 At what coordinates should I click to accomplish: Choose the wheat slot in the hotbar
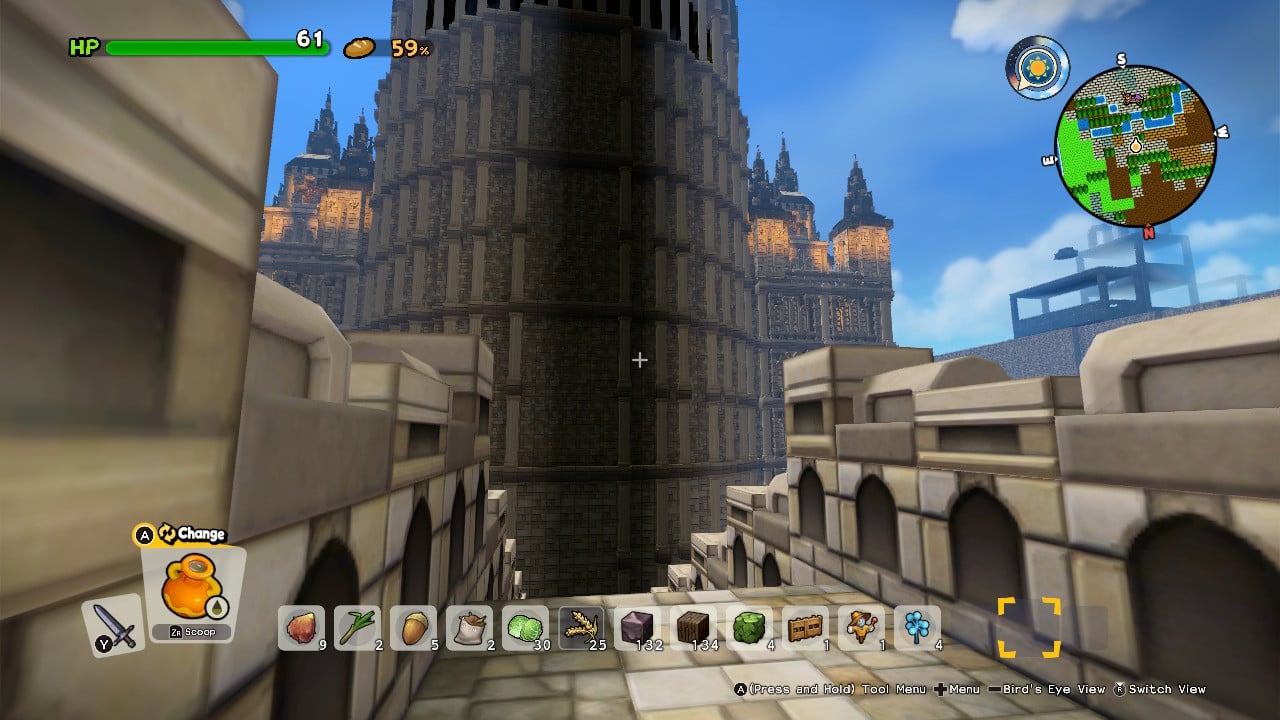pyautogui.click(x=581, y=628)
